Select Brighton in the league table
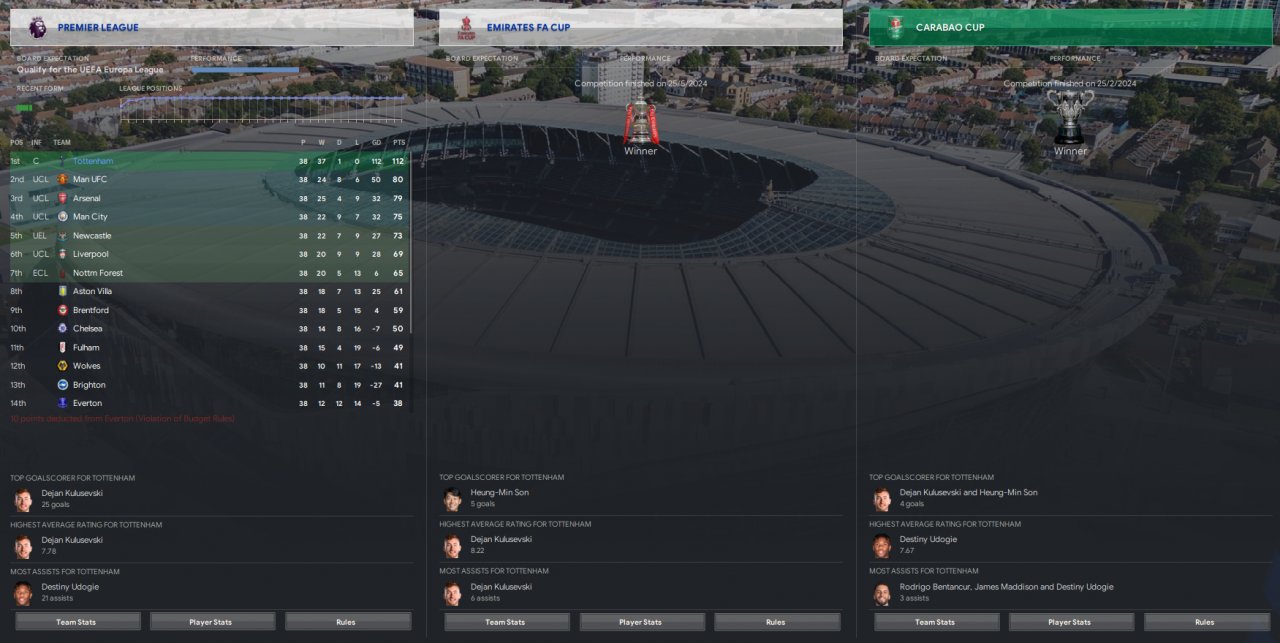The width and height of the screenshot is (1280, 643). (89, 385)
